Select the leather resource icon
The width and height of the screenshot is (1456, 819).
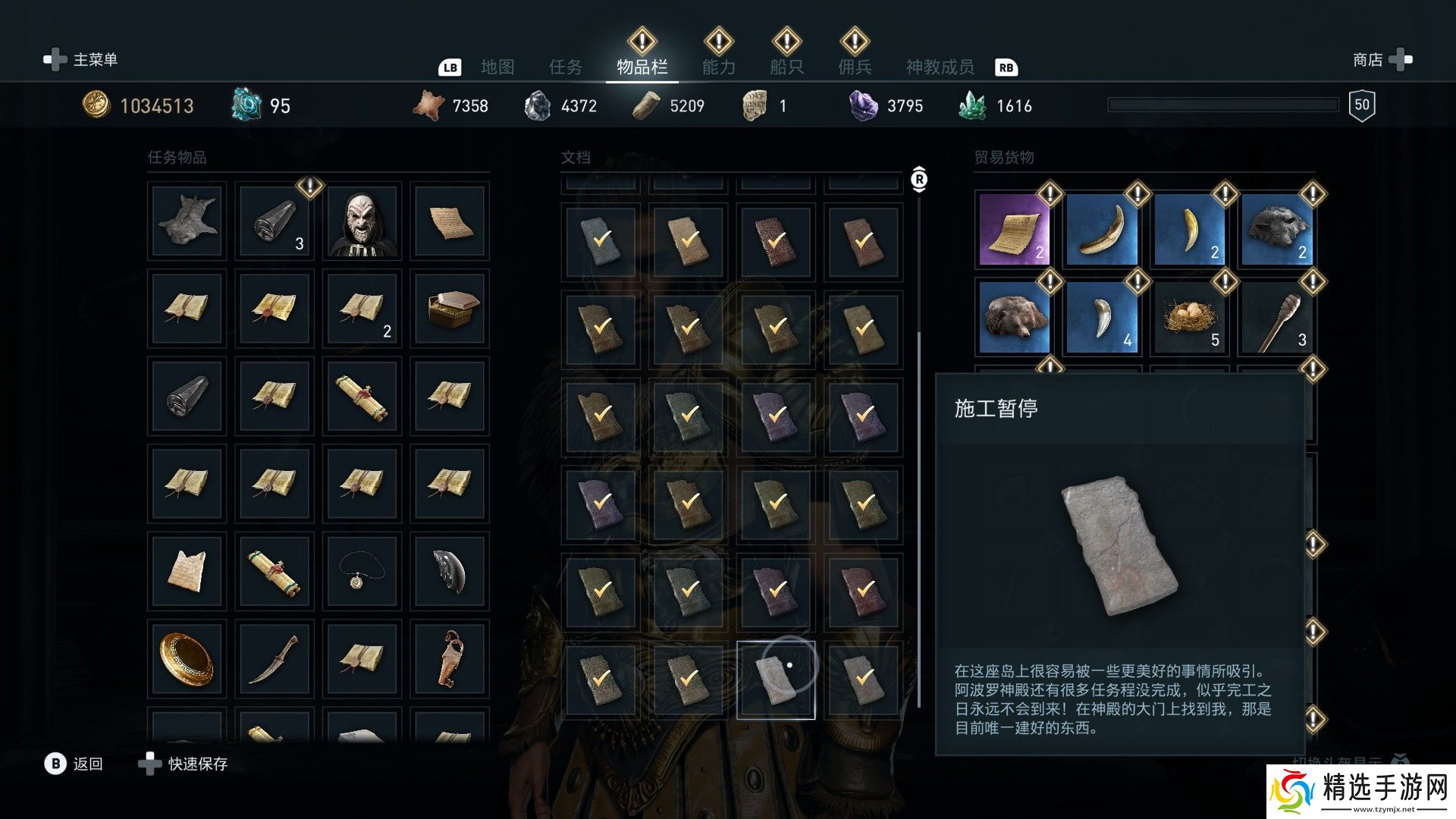tap(428, 105)
